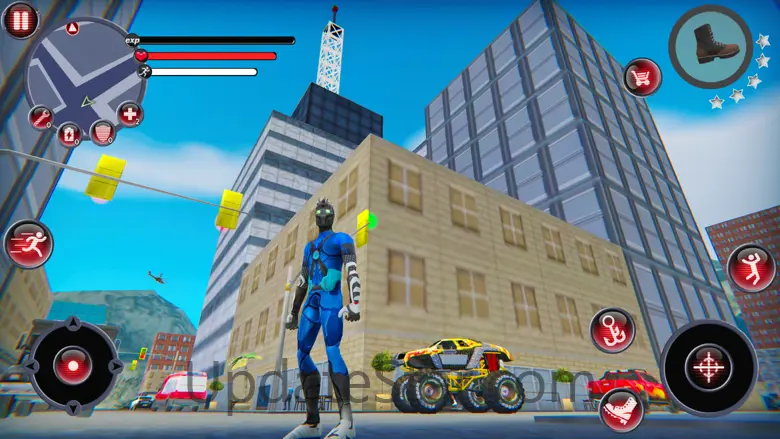Pause the game with the pause button

[x=20, y=20]
